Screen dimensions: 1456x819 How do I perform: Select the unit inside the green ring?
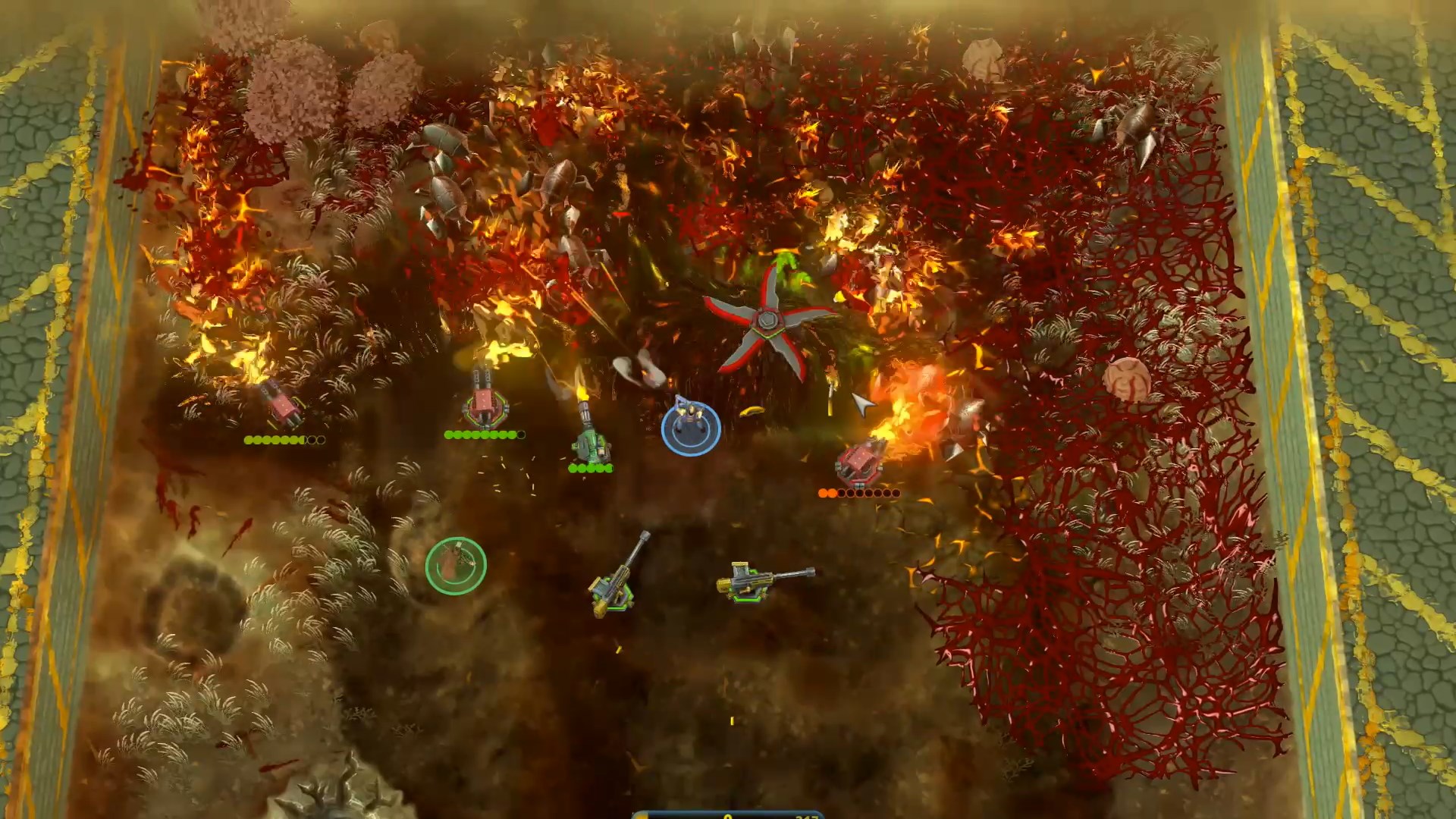[x=455, y=565]
